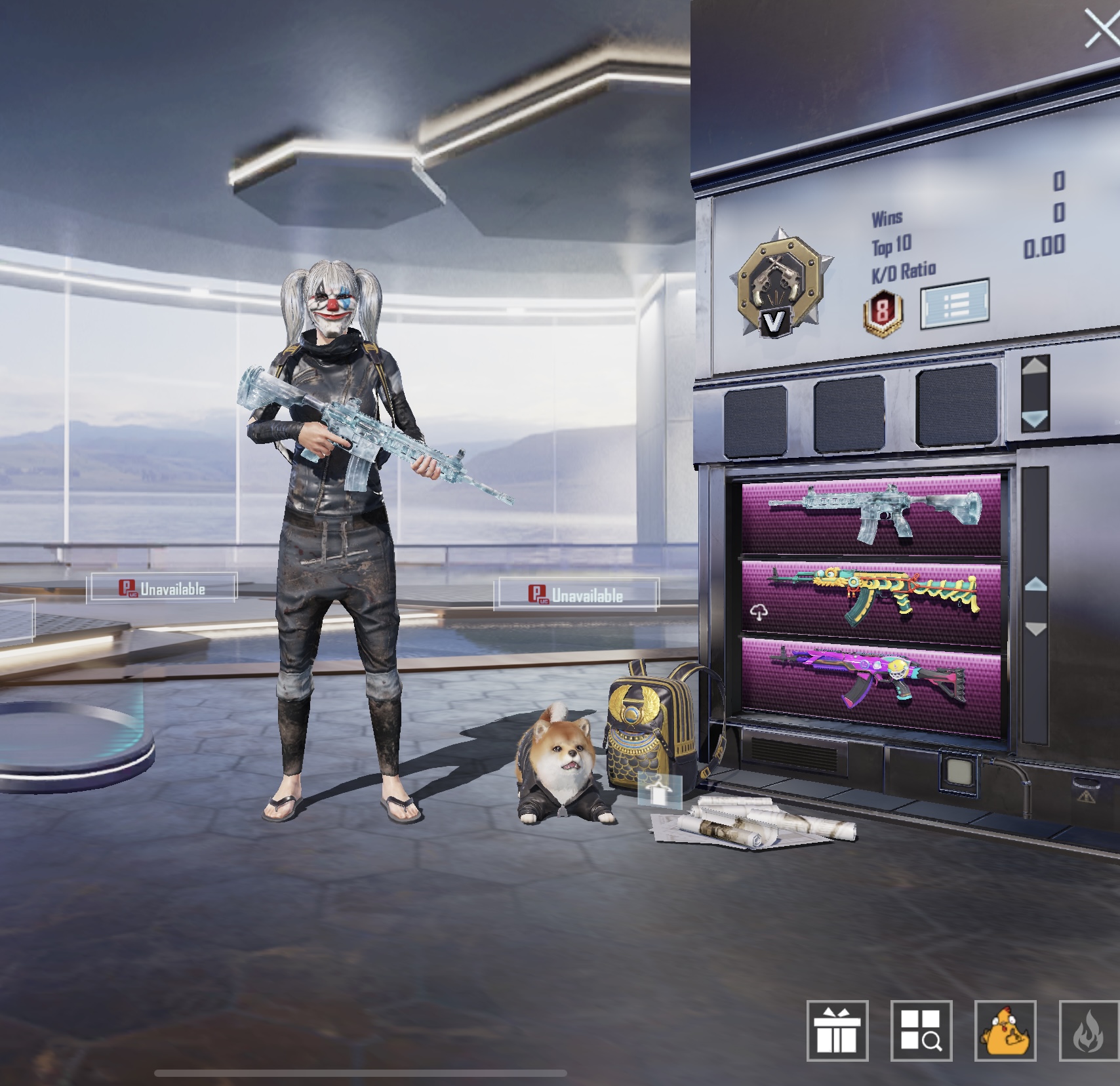Viewport: 1120px width, 1086px height.
Task: Tap the flame popularity icon
Action: 1090,1031
